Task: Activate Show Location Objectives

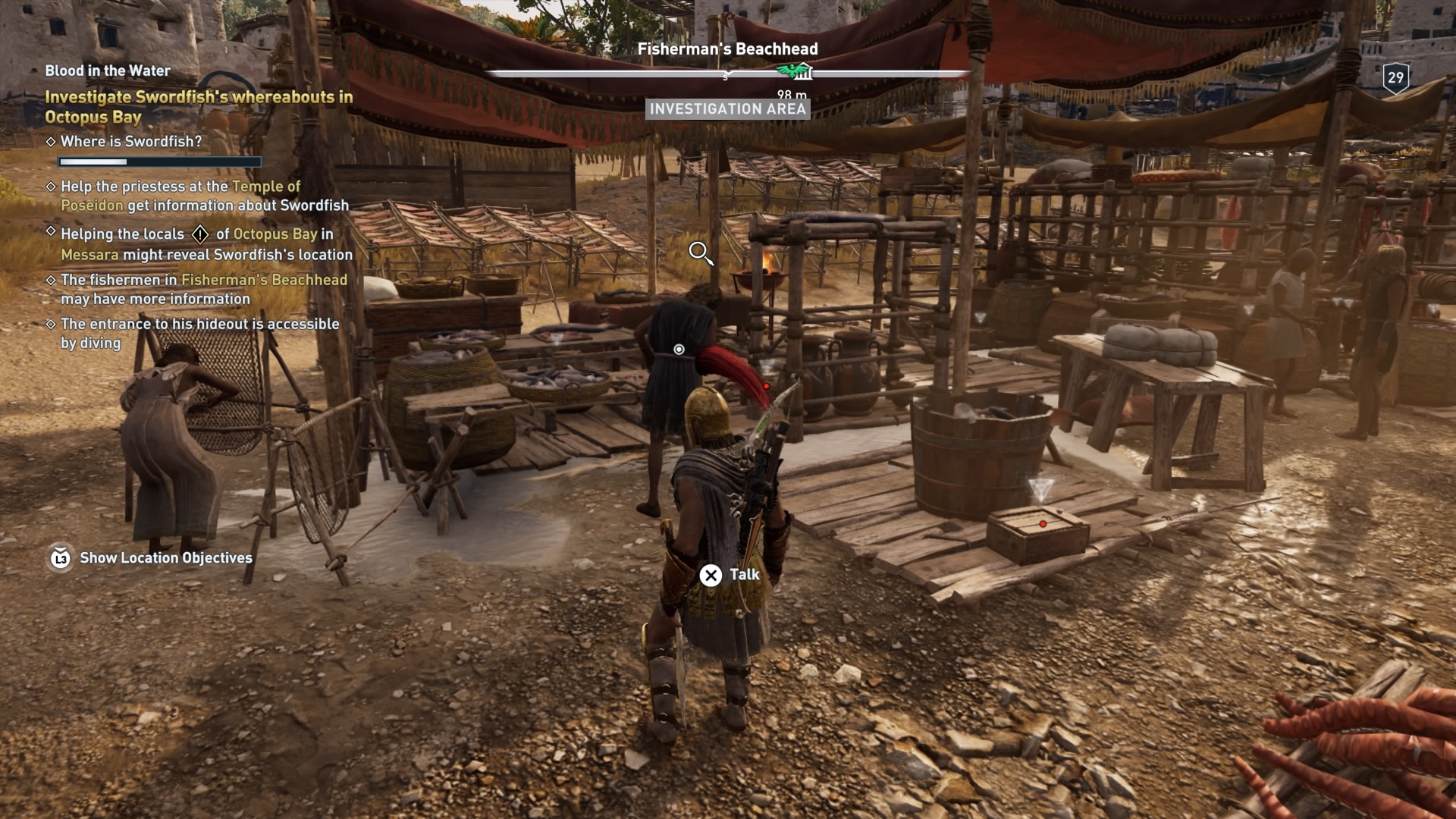Action: pos(166,559)
